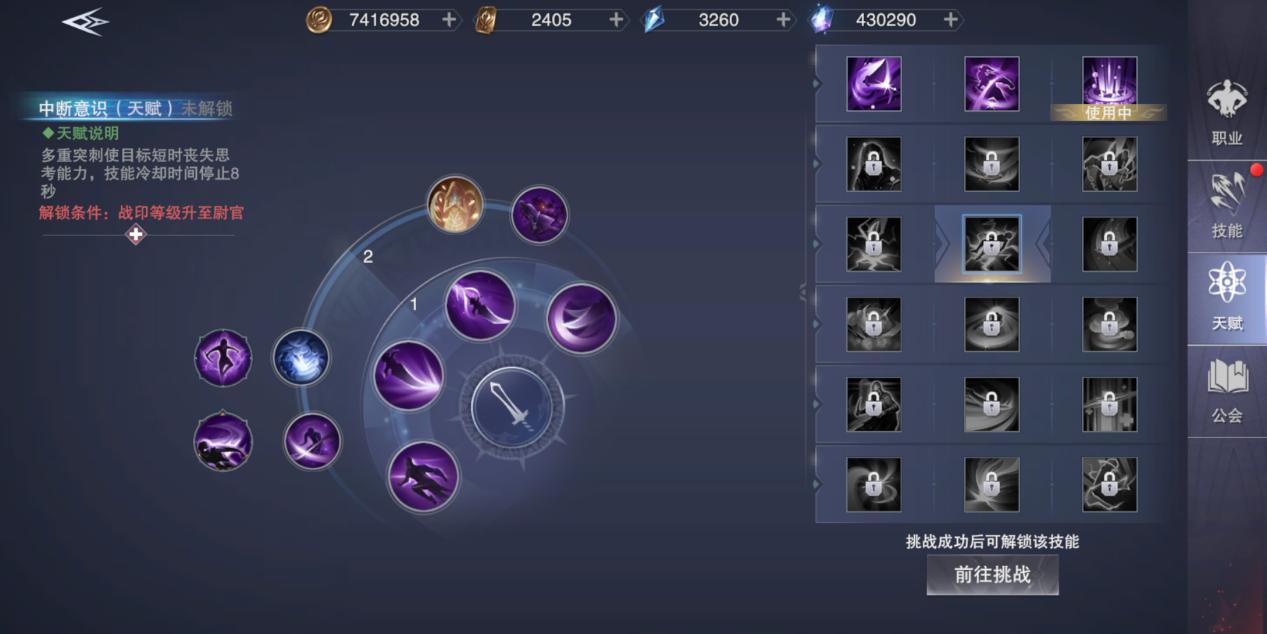Select the lightning slash skill on ring 1
The height and width of the screenshot is (634, 1267).
480,305
